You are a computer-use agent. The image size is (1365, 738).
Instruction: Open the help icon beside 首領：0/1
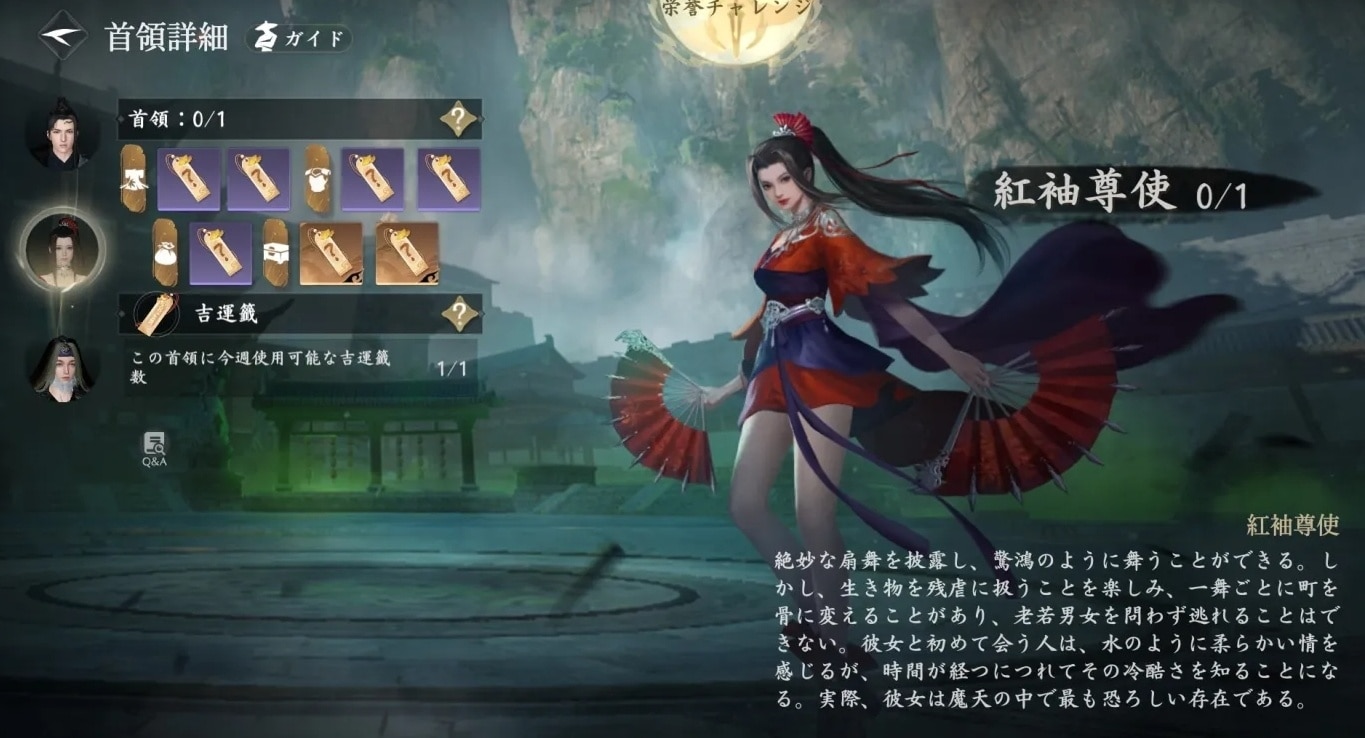click(x=458, y=119)
